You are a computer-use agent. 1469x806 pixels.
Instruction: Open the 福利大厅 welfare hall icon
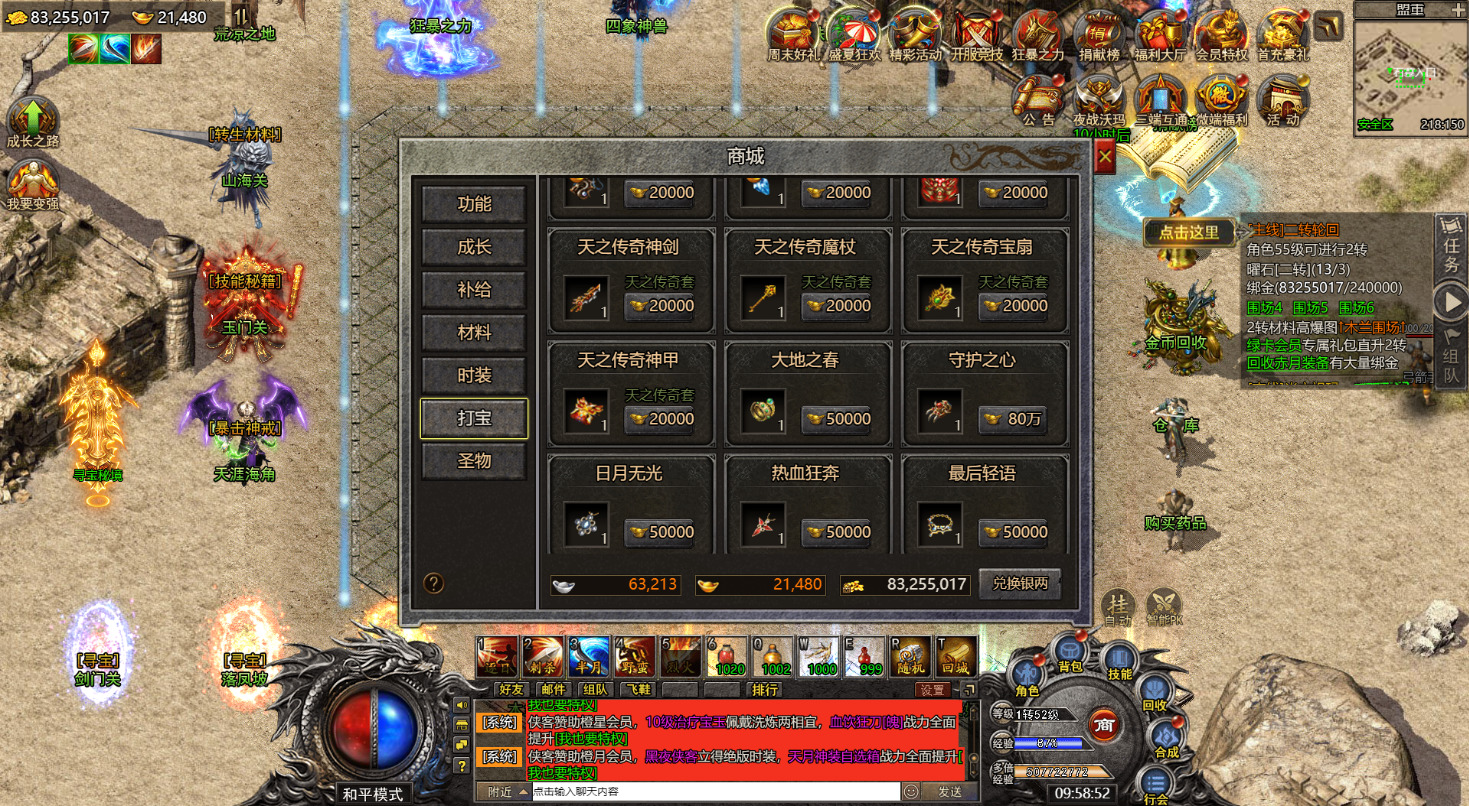[1160, 36]
